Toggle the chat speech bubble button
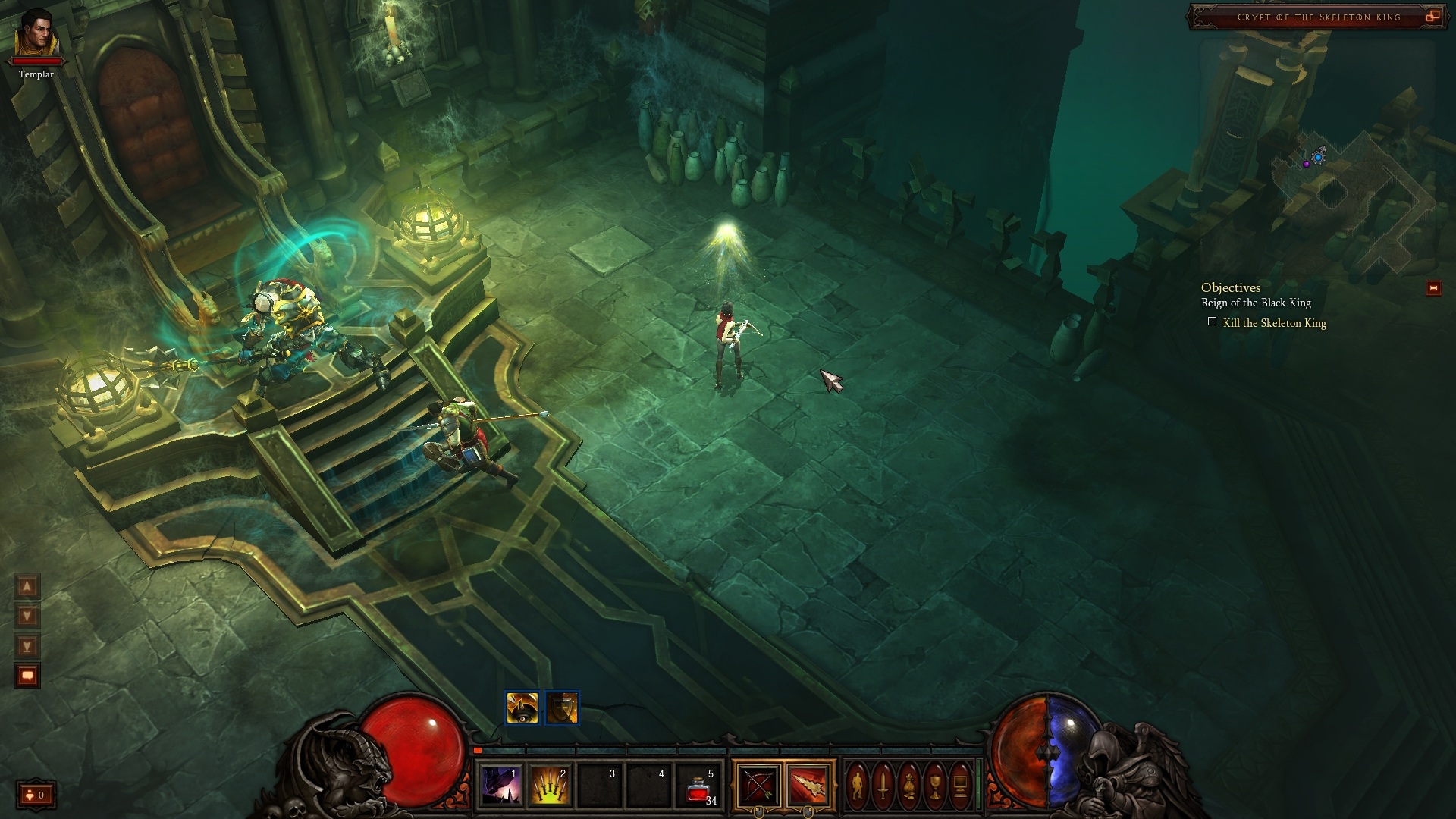This screenshot has width=1456, height=819. pyautogui.click(x=27, y=675)
